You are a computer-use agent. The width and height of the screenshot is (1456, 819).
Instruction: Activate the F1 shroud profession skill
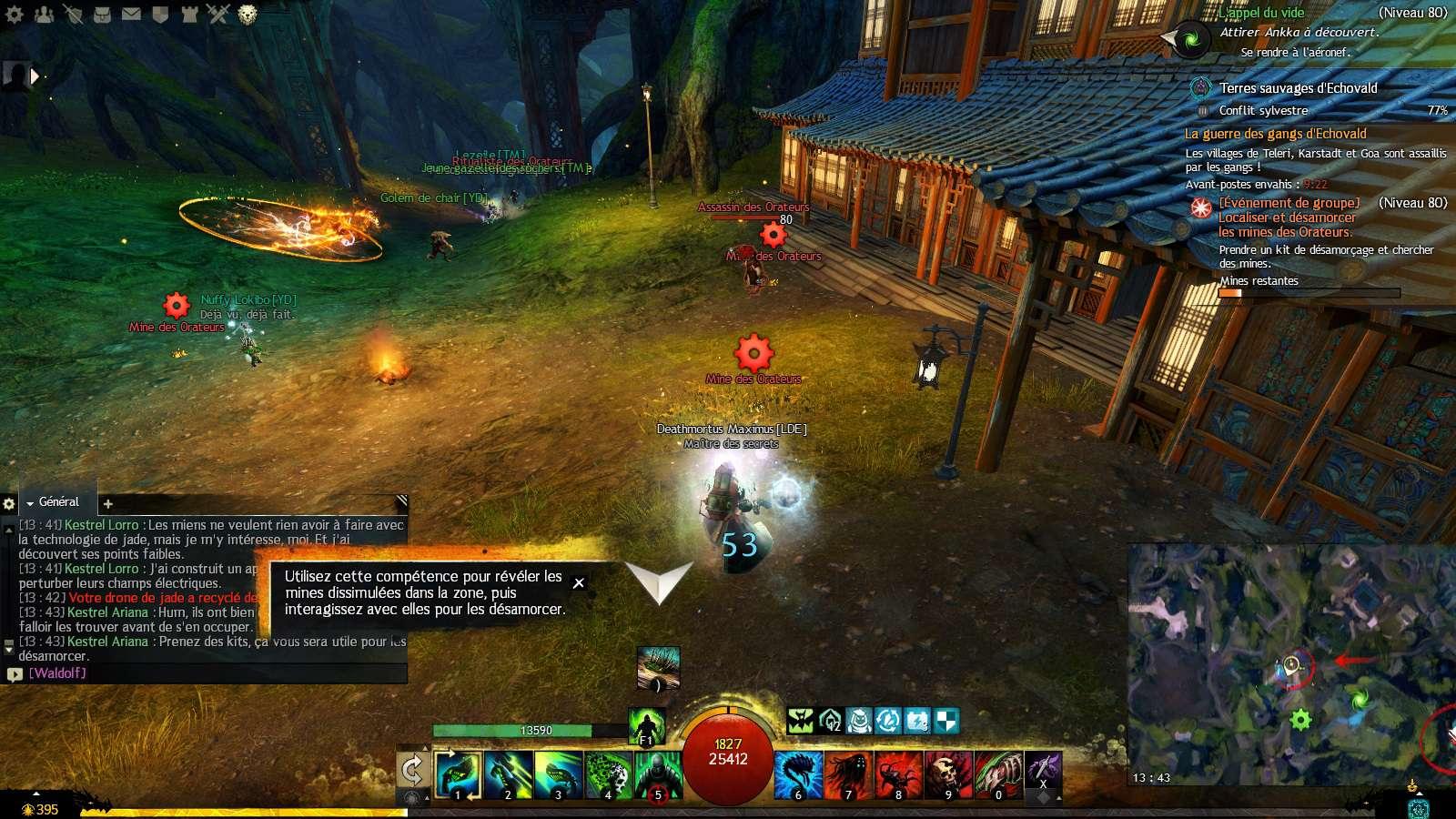647,727
